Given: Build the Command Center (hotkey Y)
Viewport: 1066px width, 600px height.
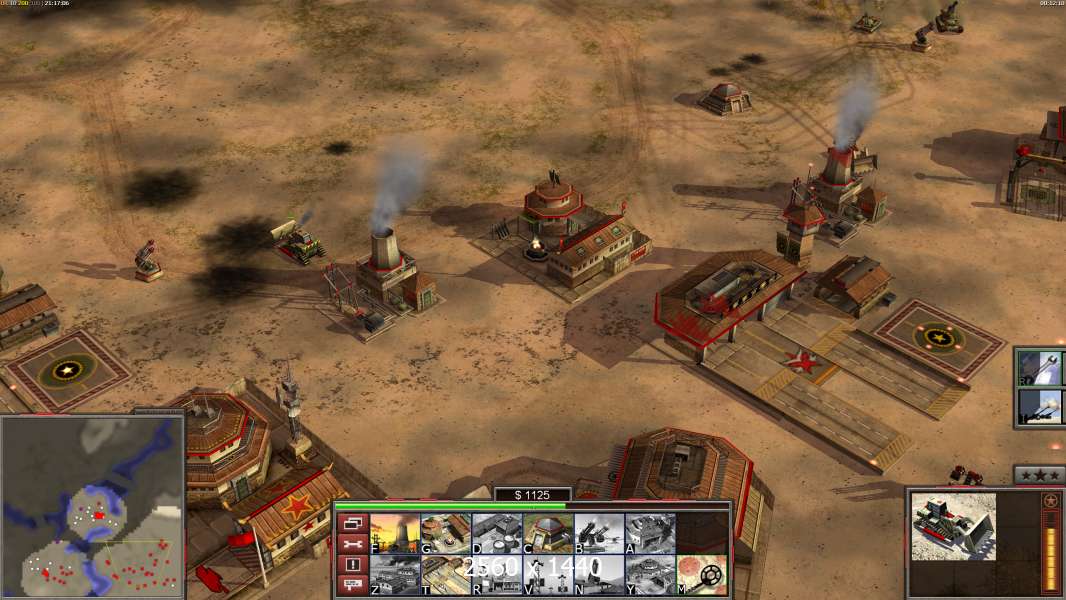Looking at the screenshot, I should [650, 575].
